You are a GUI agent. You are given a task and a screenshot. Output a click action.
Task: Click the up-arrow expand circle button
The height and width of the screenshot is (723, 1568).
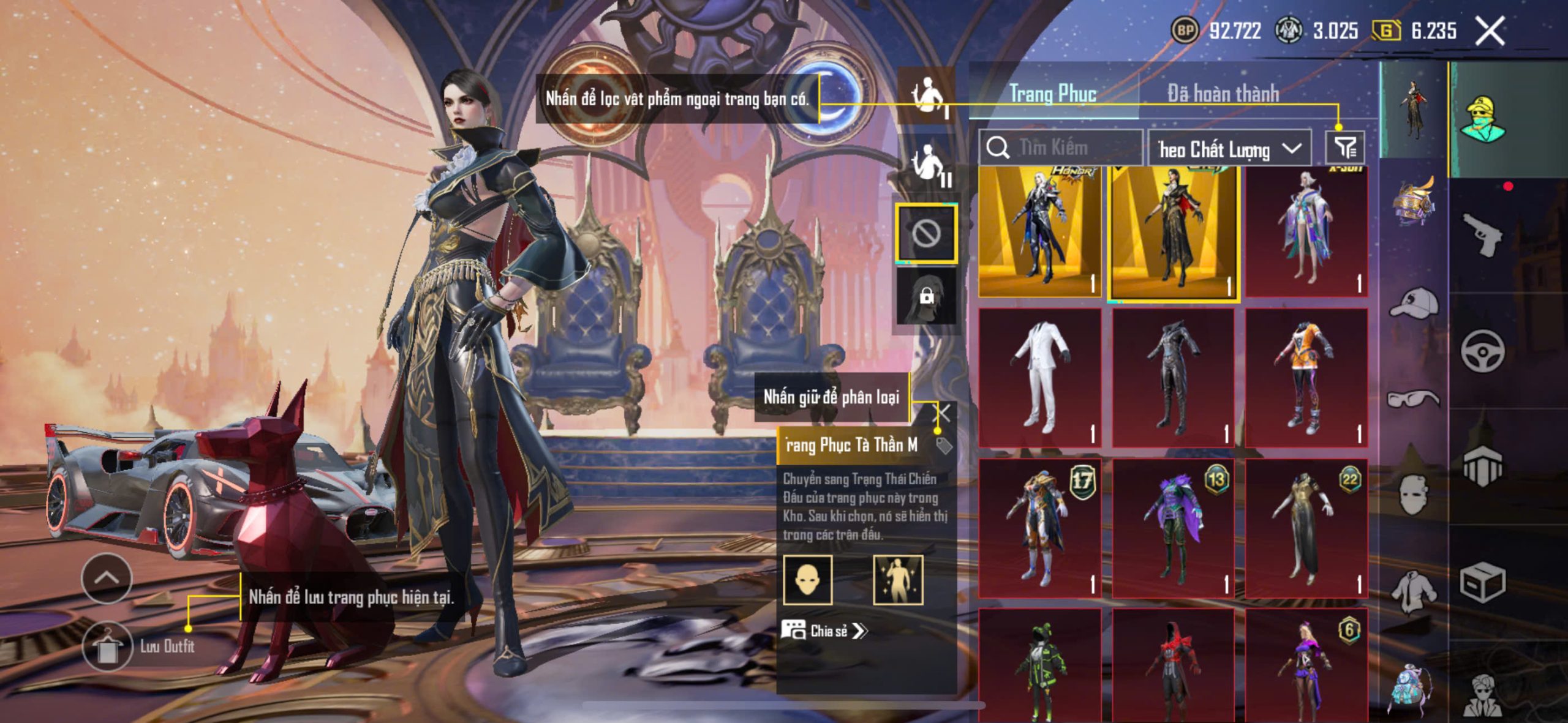coord(107,578)
